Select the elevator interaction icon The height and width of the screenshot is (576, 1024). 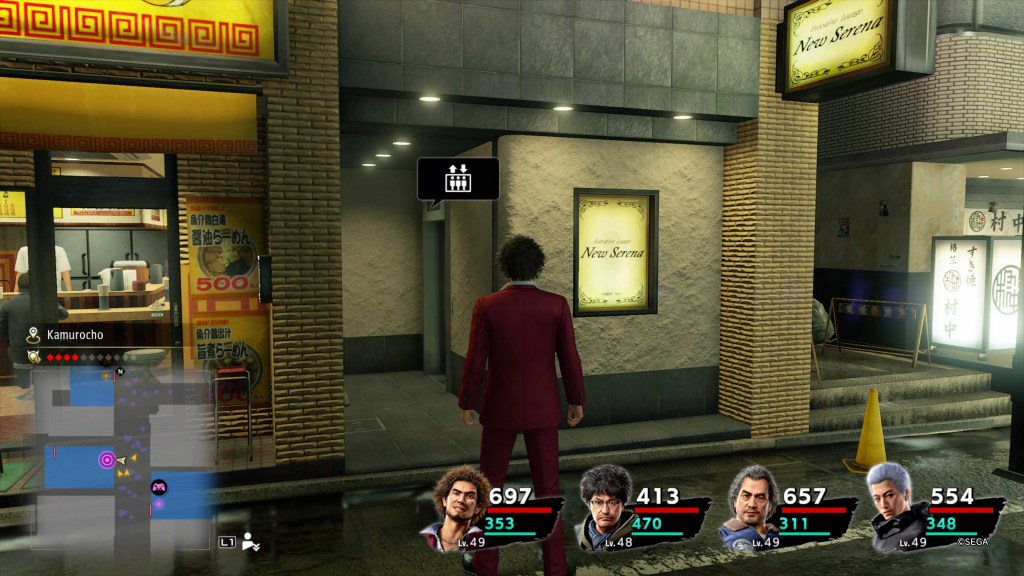click(457, 179)
